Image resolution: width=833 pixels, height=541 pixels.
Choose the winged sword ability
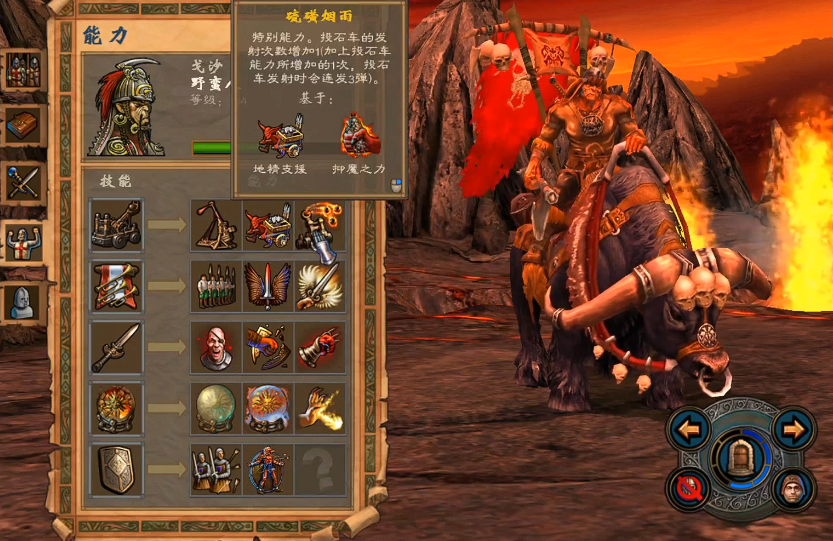tap(268, 286)
